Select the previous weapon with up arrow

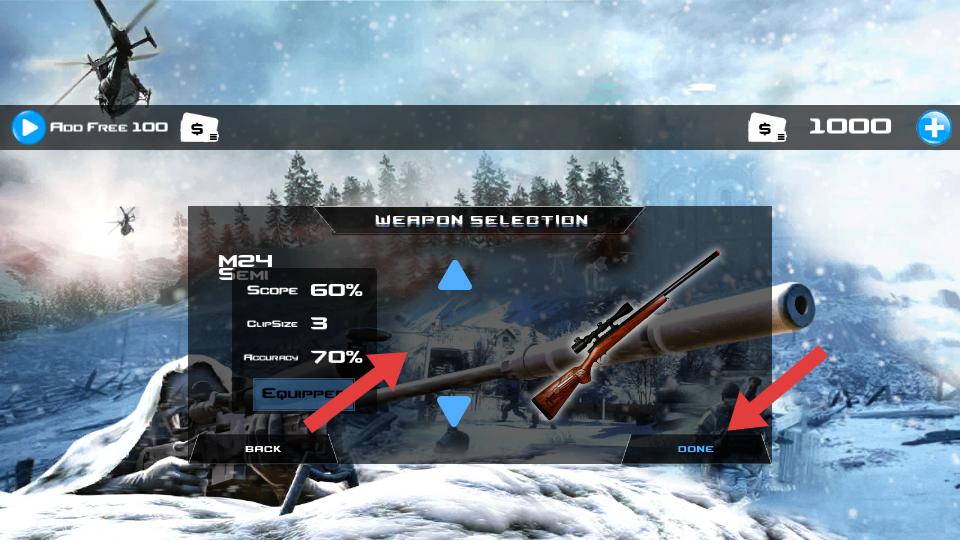454,276
